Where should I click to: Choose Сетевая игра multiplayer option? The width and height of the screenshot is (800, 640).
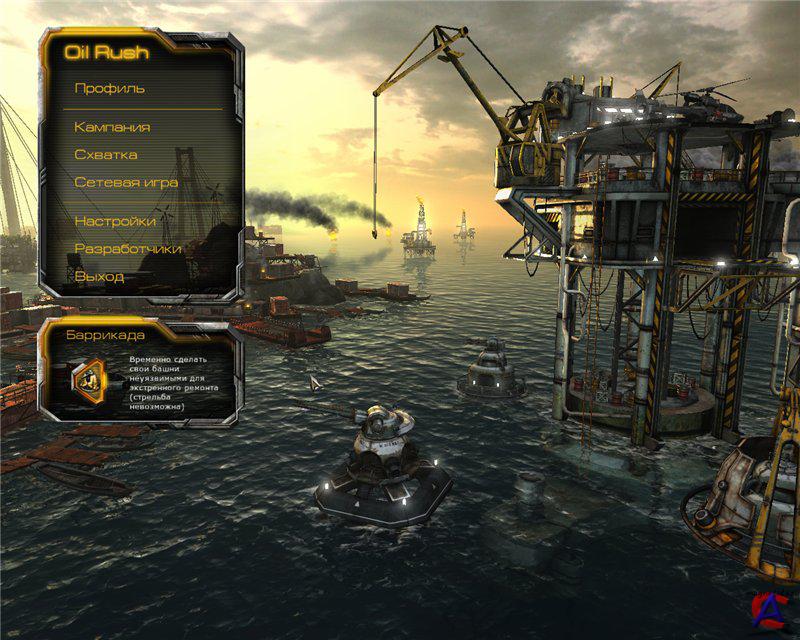(126, 183)
